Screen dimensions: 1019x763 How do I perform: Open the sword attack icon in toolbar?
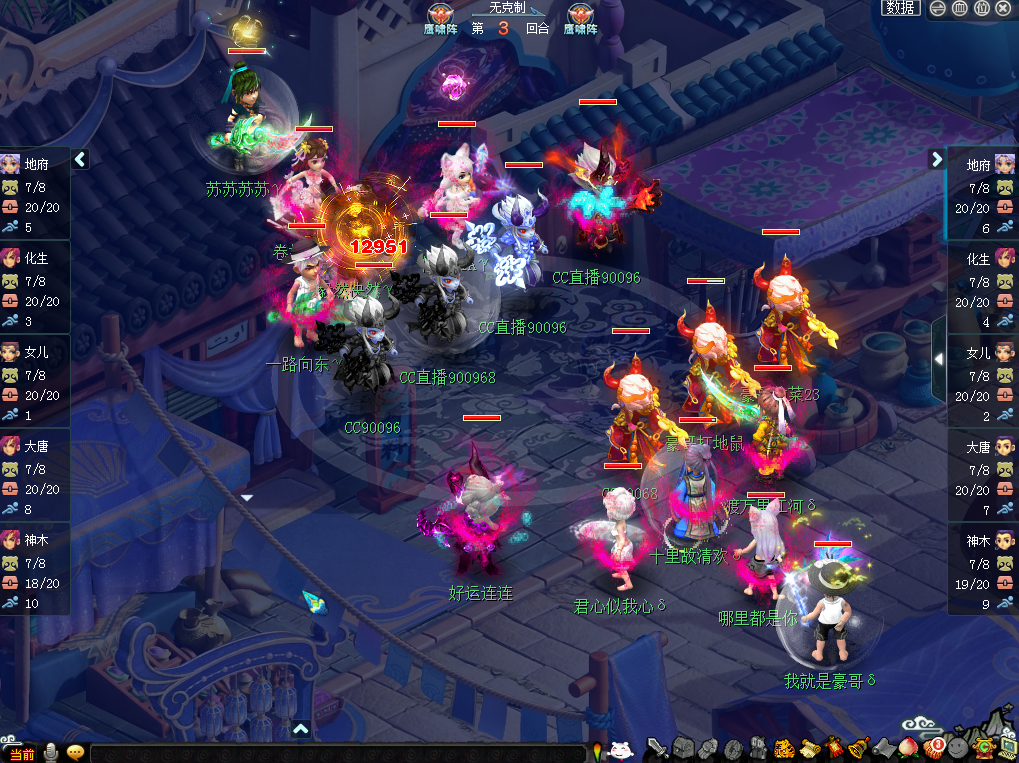[656, 748]
